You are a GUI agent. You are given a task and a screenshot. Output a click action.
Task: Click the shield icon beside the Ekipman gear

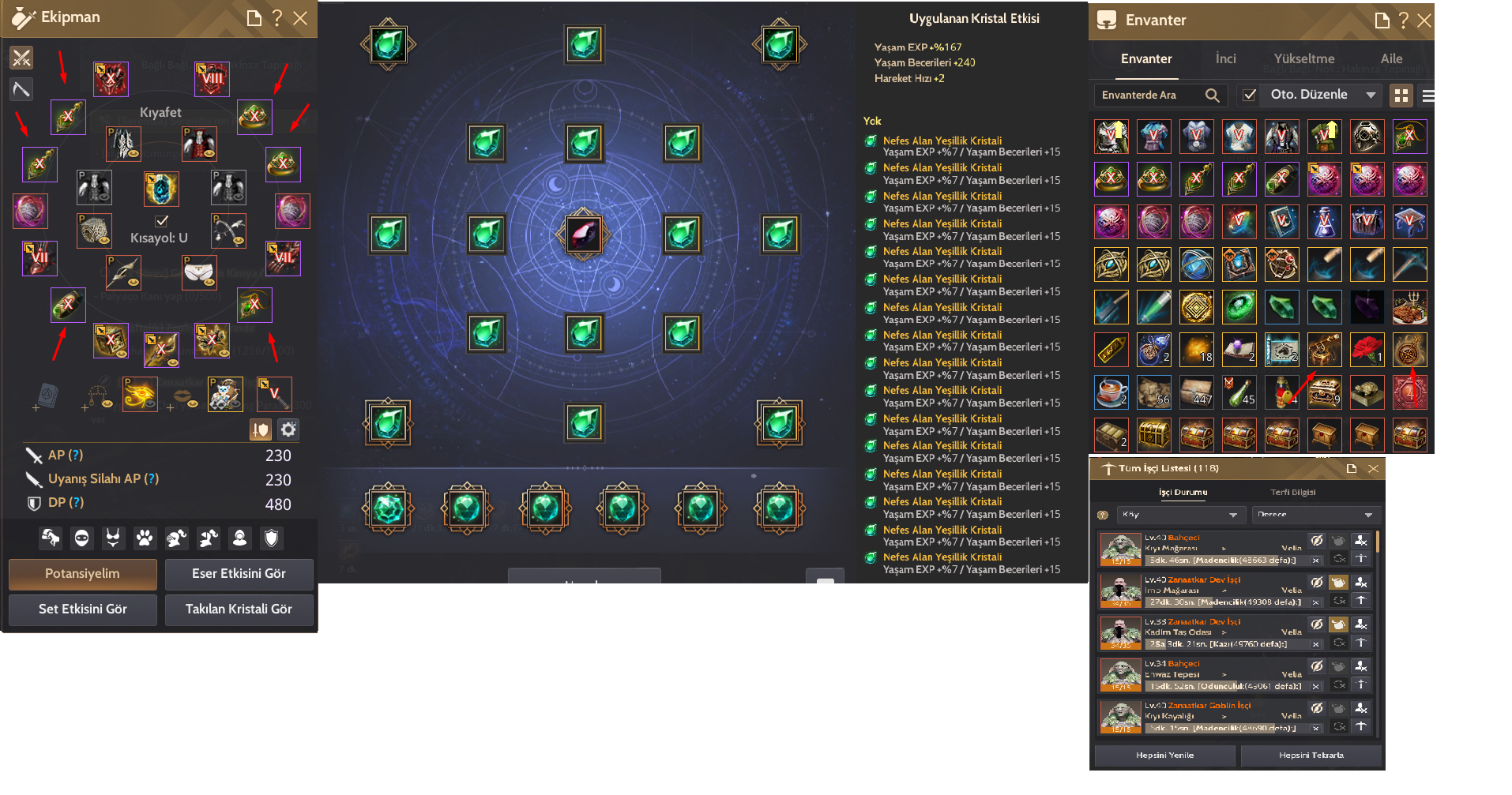click(x=261, y=429)
